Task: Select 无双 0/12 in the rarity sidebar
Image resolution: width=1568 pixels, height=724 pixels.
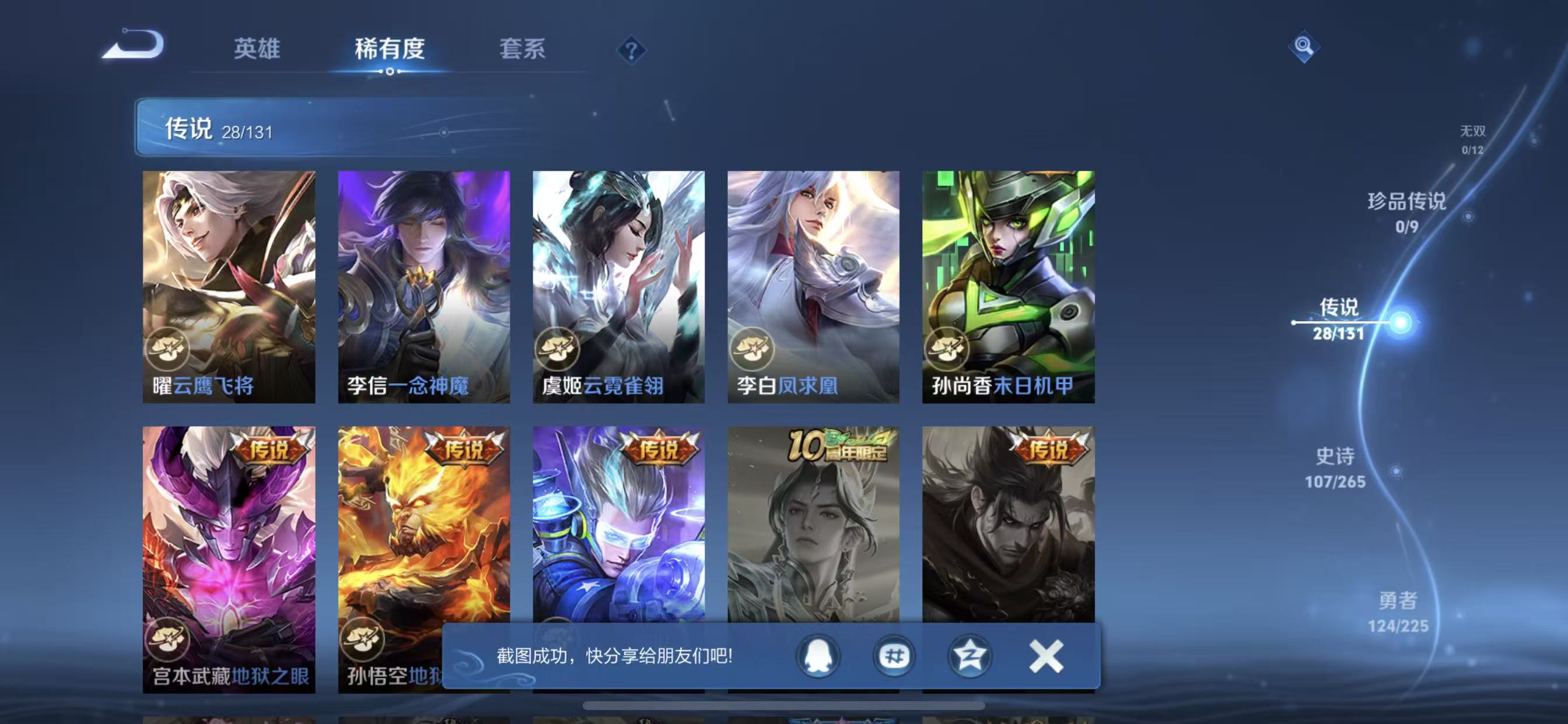Action: 1472,141
